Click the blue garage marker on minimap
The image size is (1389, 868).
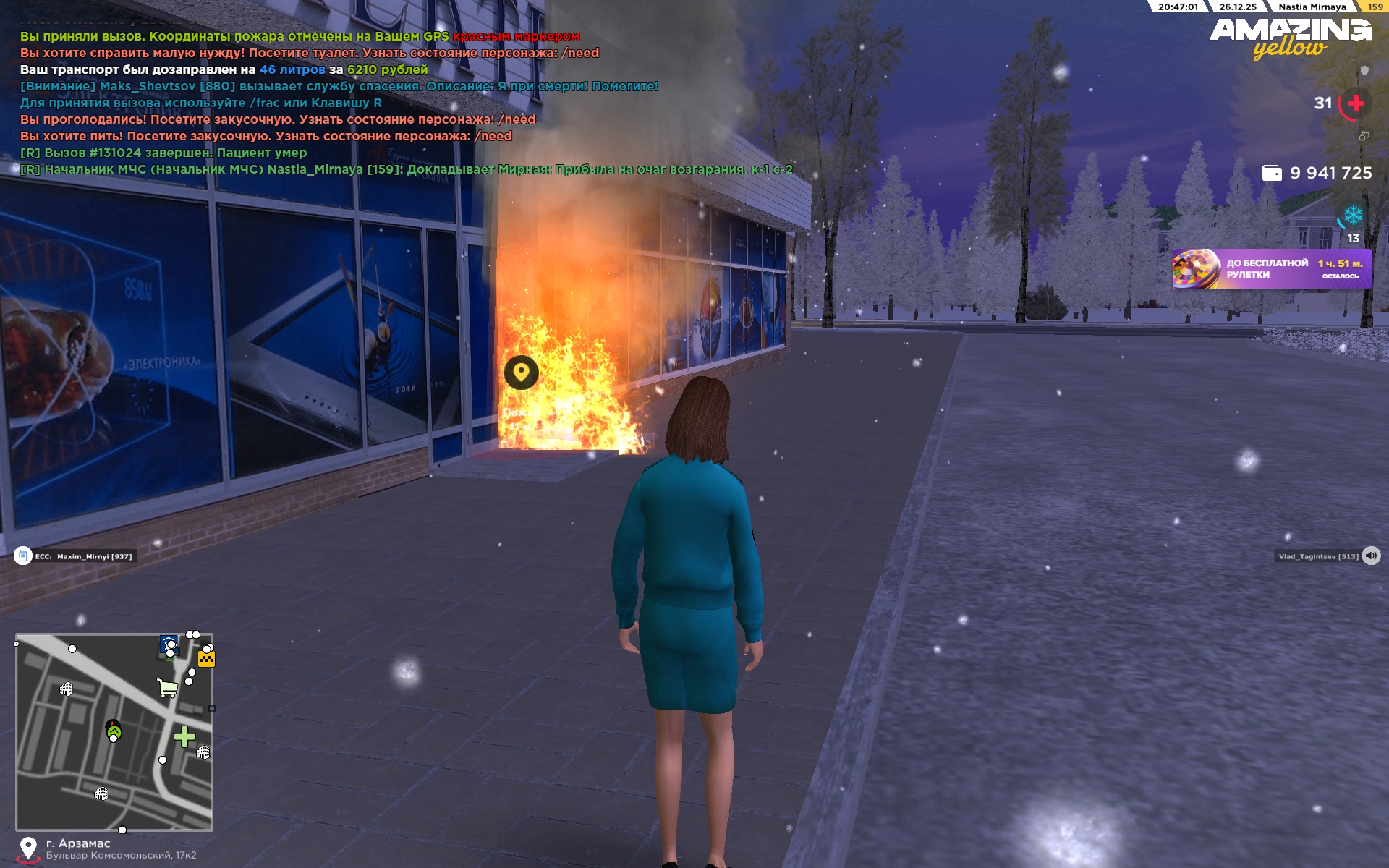pyautogui.click(x=169, y=644)
